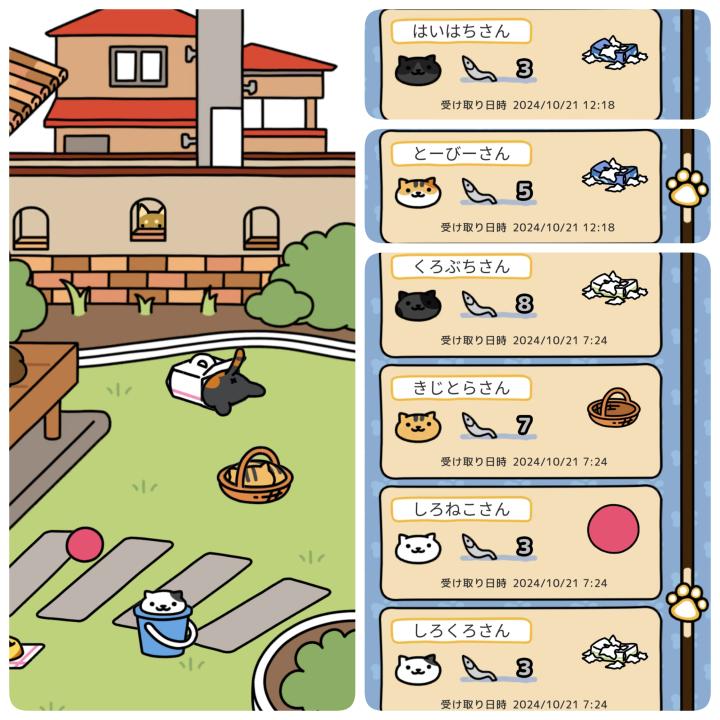The width and height of the screenshot is (720, 720).
Task: Tap the しろねこさん gift row
Action: (x=520, y=544)
